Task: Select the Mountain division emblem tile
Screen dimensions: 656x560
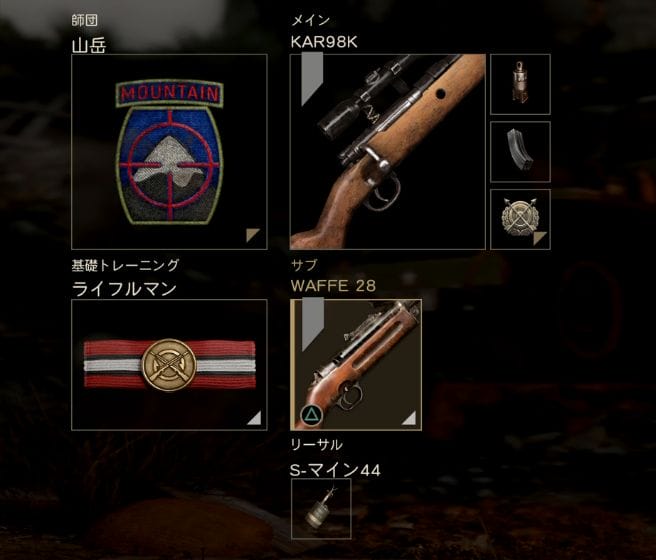Action: pyautogui.click(x=169, y=152)
